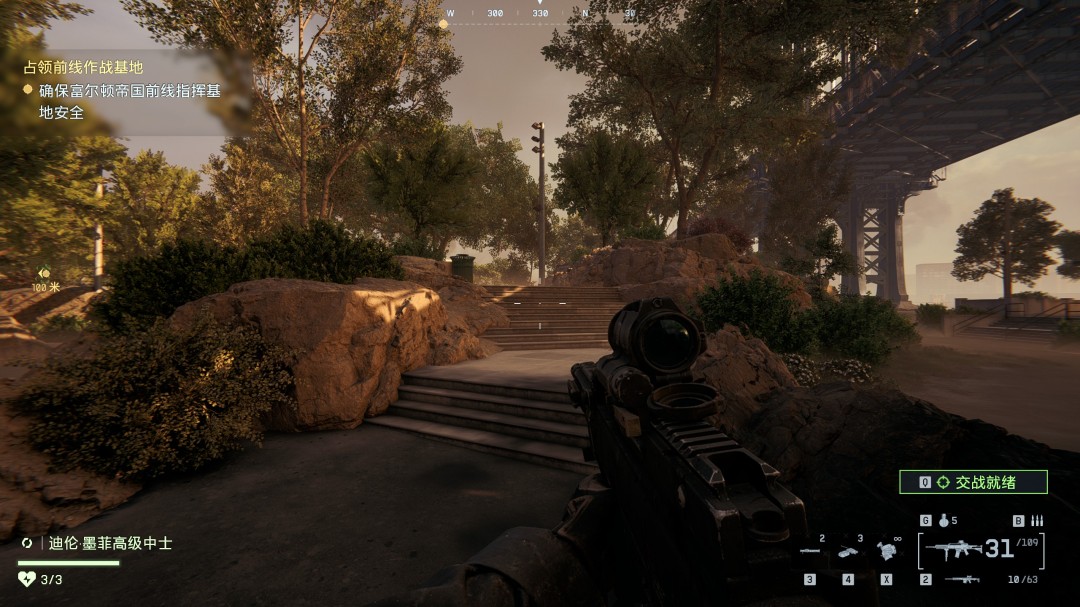1080x607 pixels.
Task: Switch to the secondary rifle weapon
Action: click(x=962, y=579)
